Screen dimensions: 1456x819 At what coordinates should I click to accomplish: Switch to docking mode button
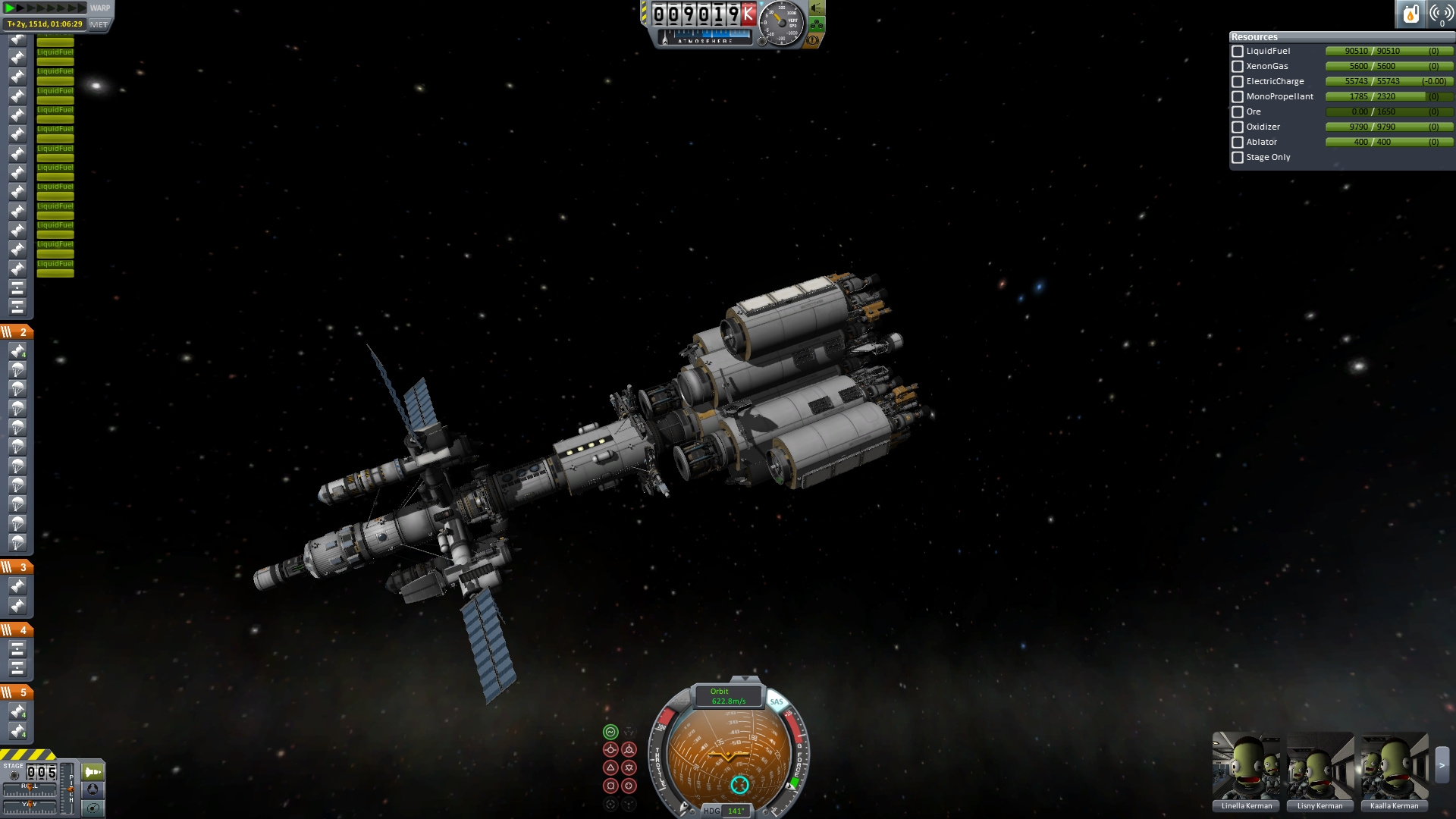click(x=93, y=789)
